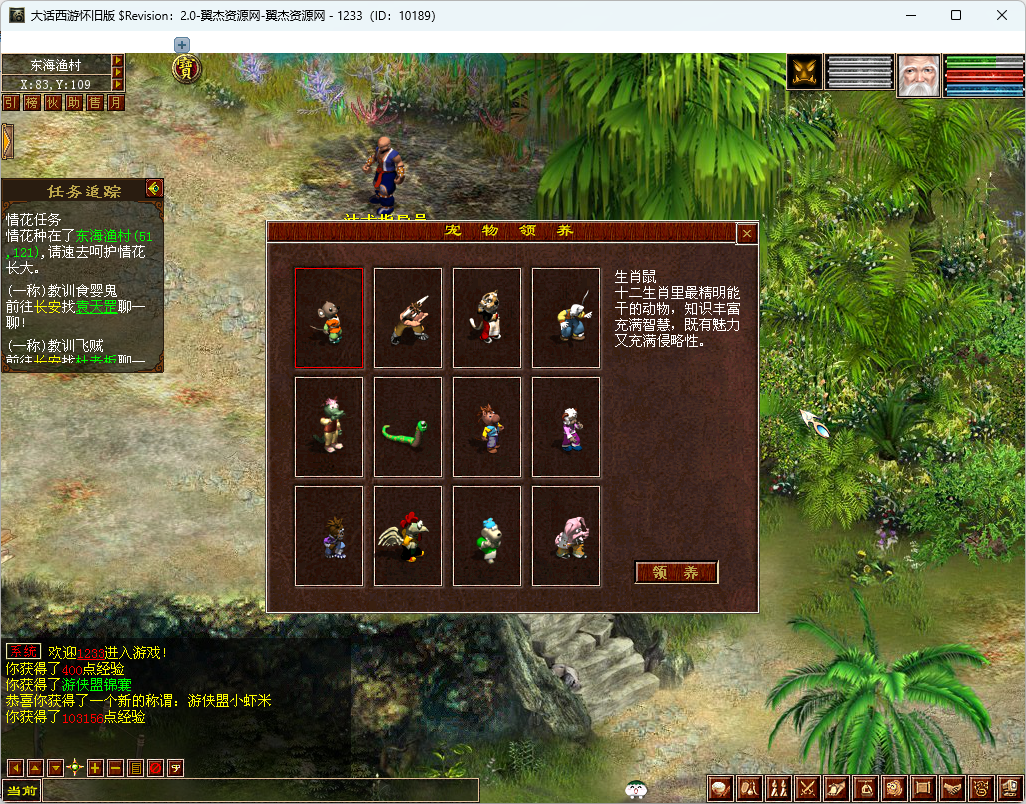Click the 当前 chat channel selector

click(x=22, y=791)
